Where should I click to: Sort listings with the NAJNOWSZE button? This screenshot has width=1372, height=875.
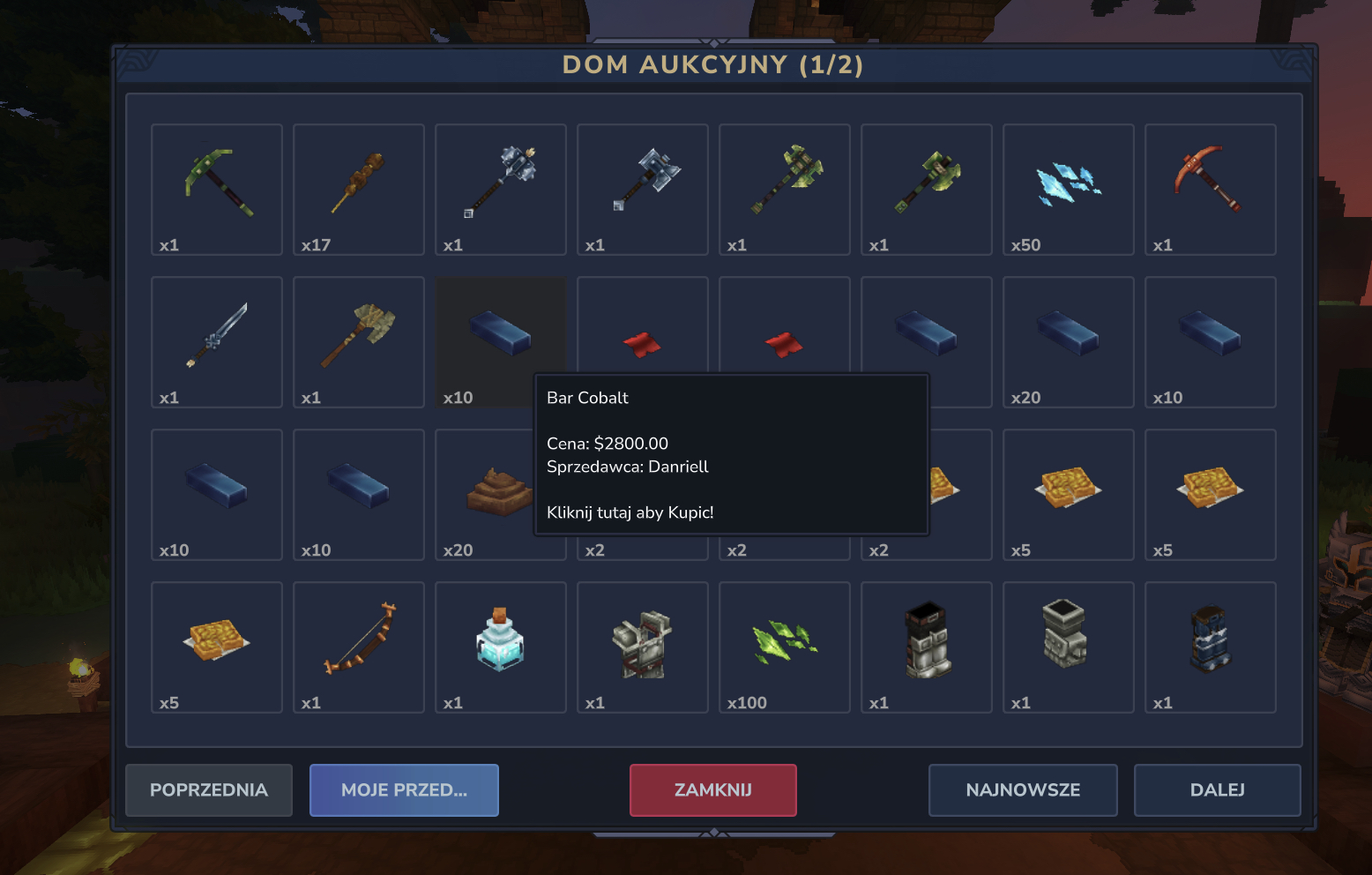coord(1023,790)
